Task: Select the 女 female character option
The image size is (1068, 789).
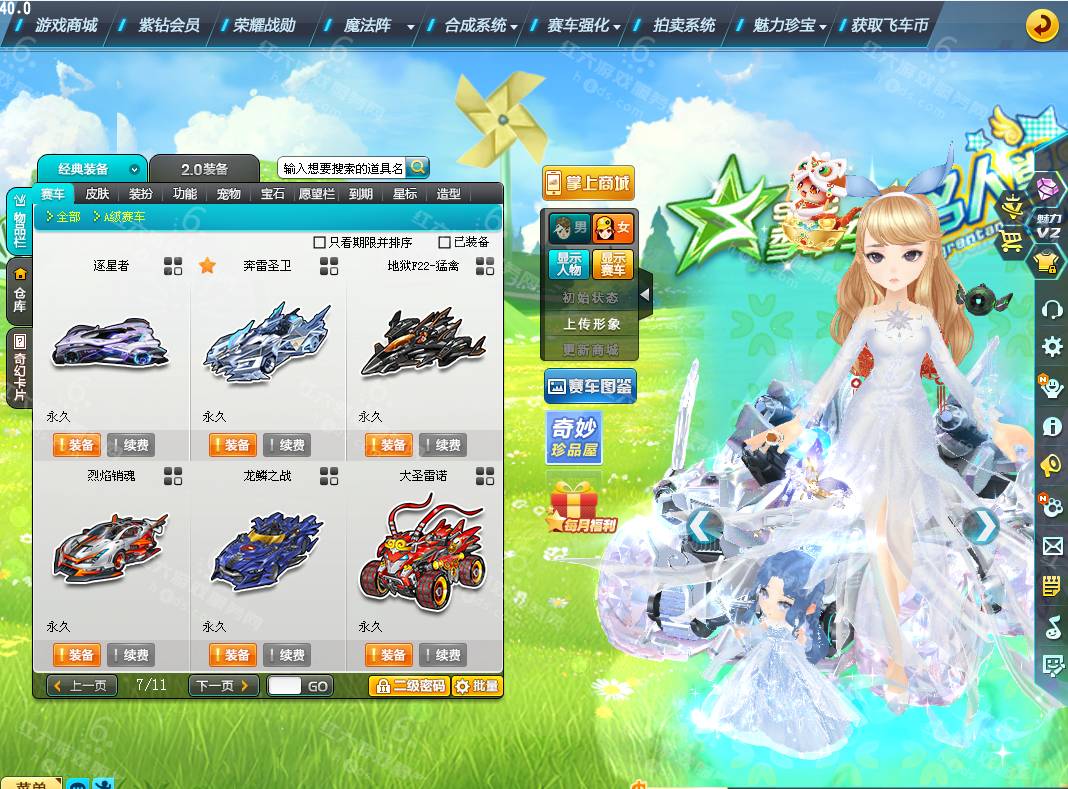Action: [x=612, y=229]
